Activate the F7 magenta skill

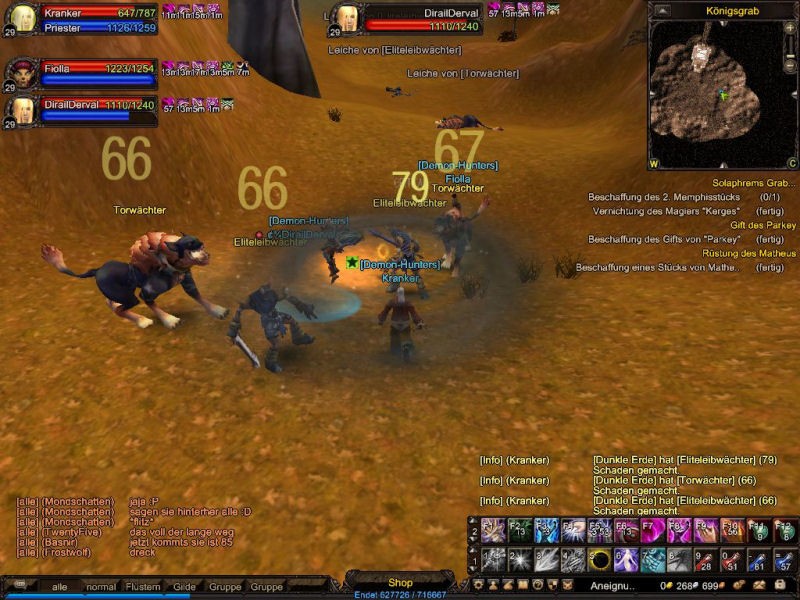click(x=653, y=530)
